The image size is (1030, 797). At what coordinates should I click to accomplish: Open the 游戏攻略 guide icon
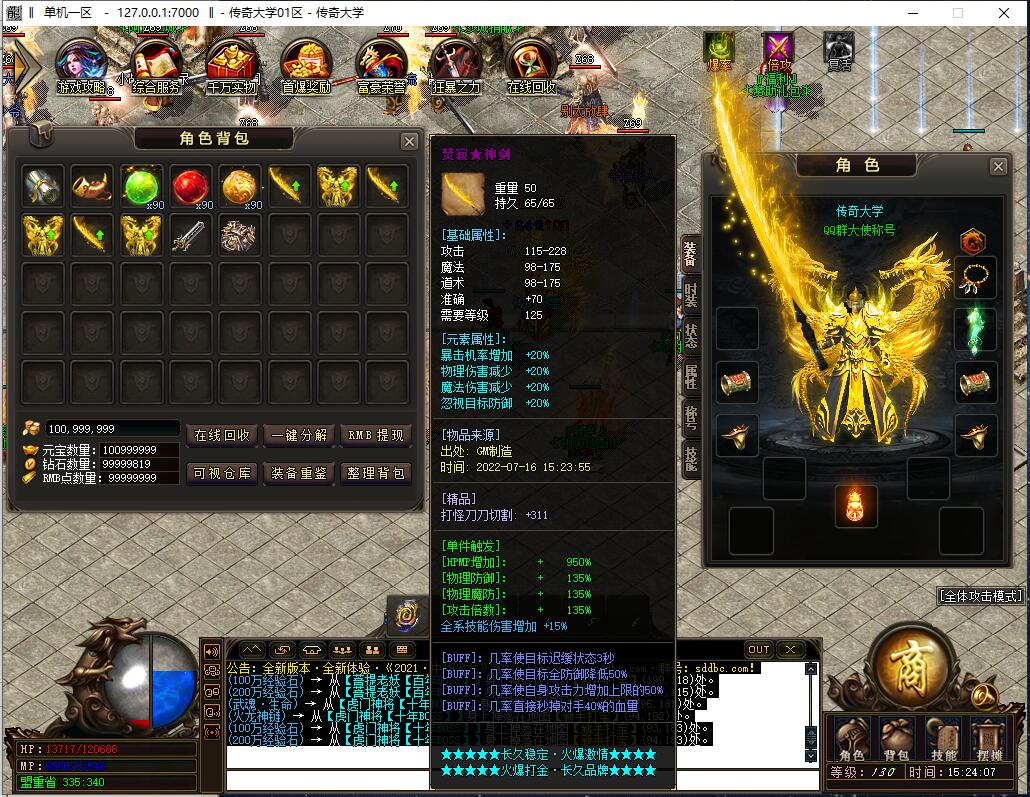[83, 67]
